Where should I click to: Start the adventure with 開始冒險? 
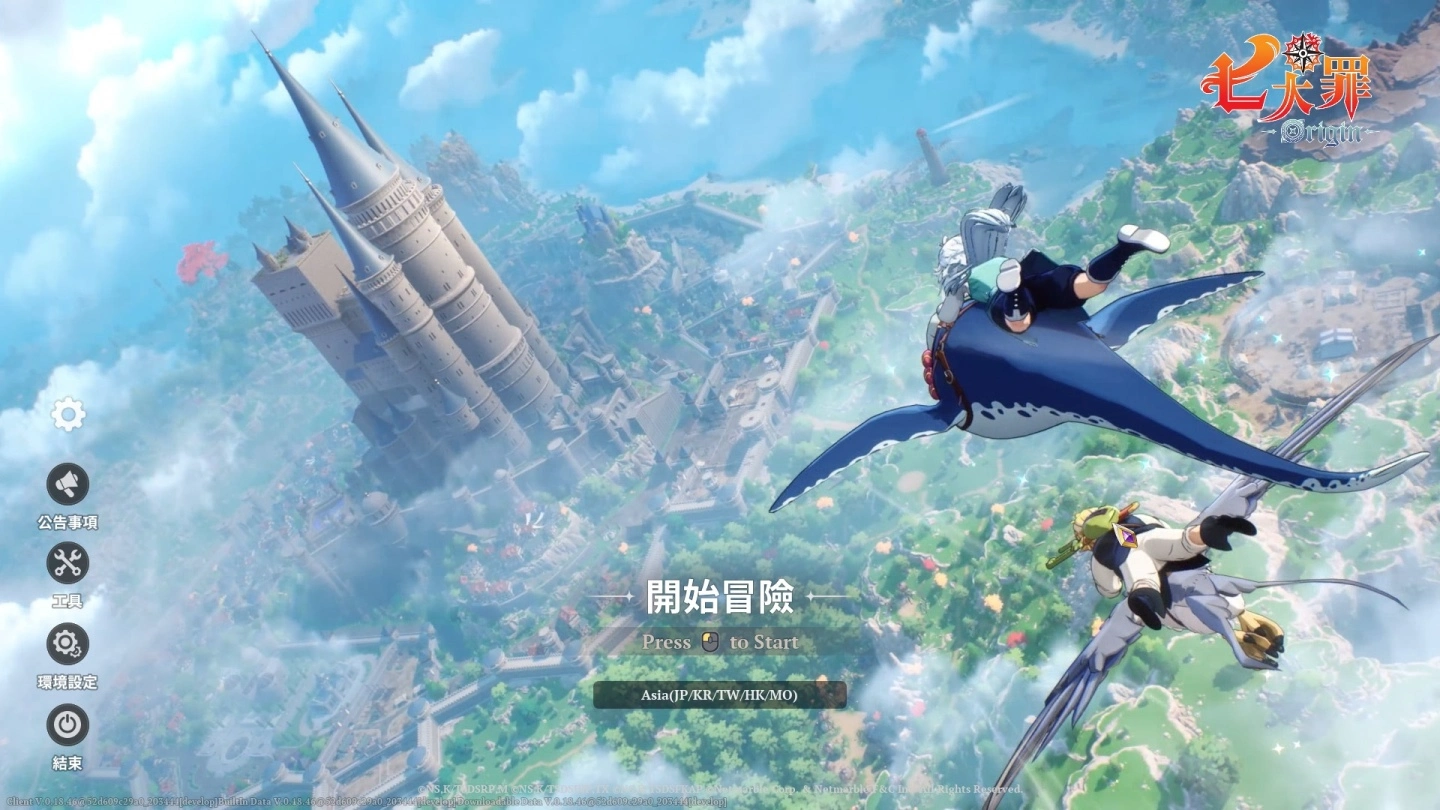(719, 597)
